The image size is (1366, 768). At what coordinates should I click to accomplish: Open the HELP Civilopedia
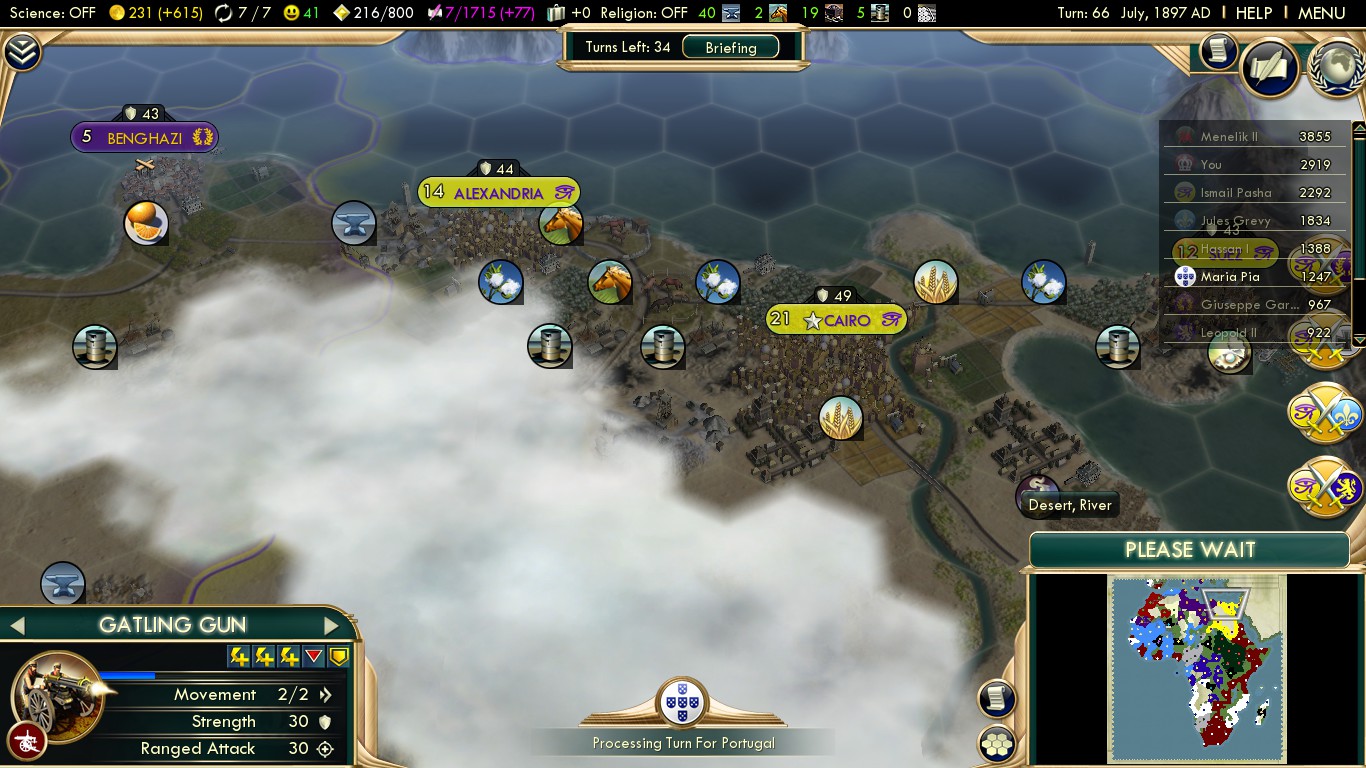pyautogui.click(x=1253, y=13)
